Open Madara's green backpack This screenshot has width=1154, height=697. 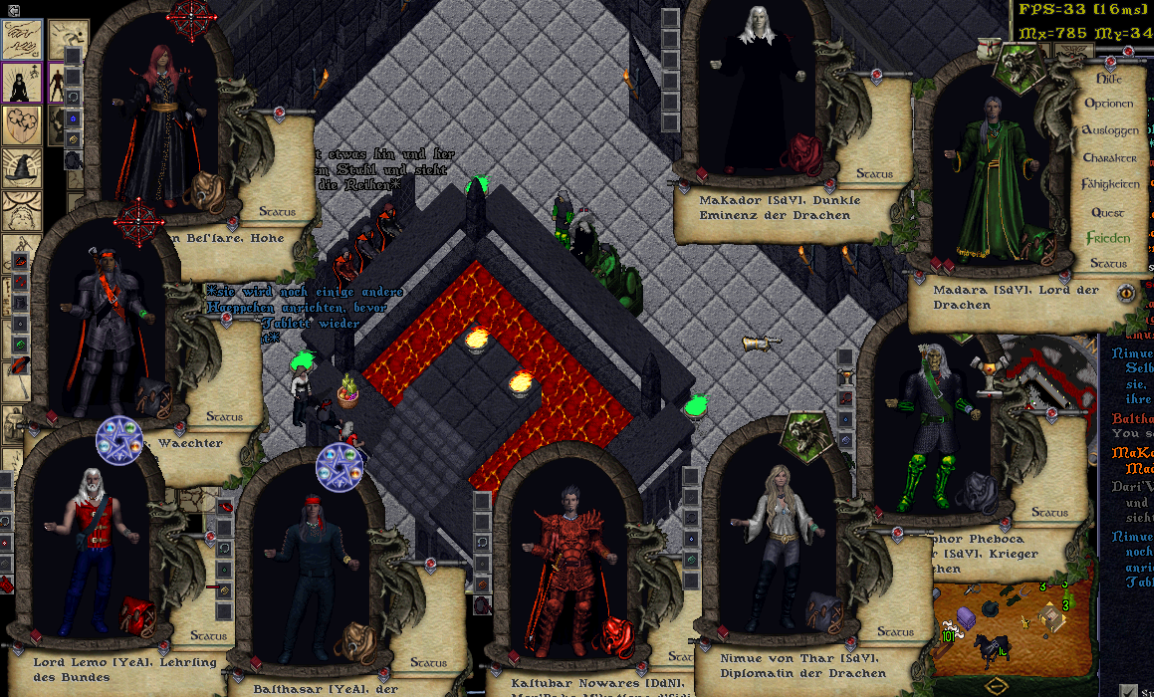point(1037,243)
